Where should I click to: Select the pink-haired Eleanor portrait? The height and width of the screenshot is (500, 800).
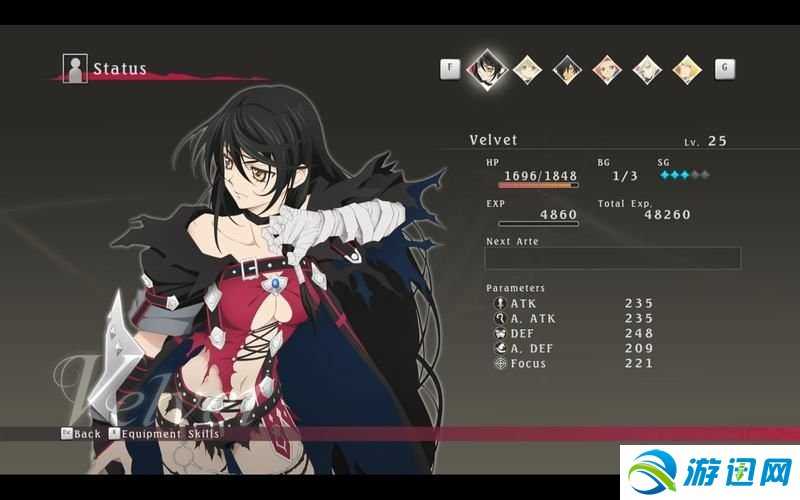pyautogui.click(x=607, y=69)
